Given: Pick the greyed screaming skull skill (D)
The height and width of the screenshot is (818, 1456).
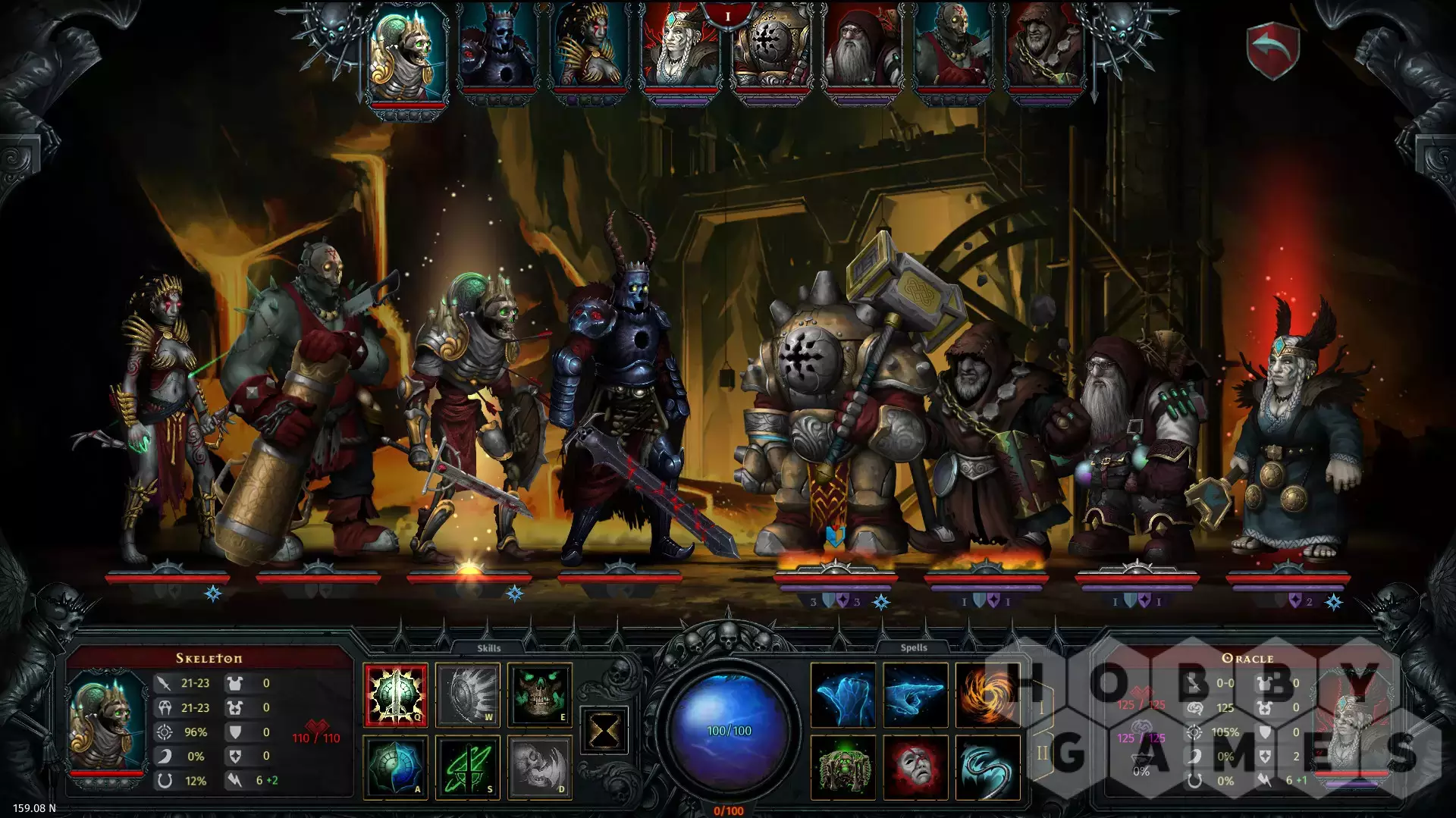Looking at the screenshot, I should (539, 767).
